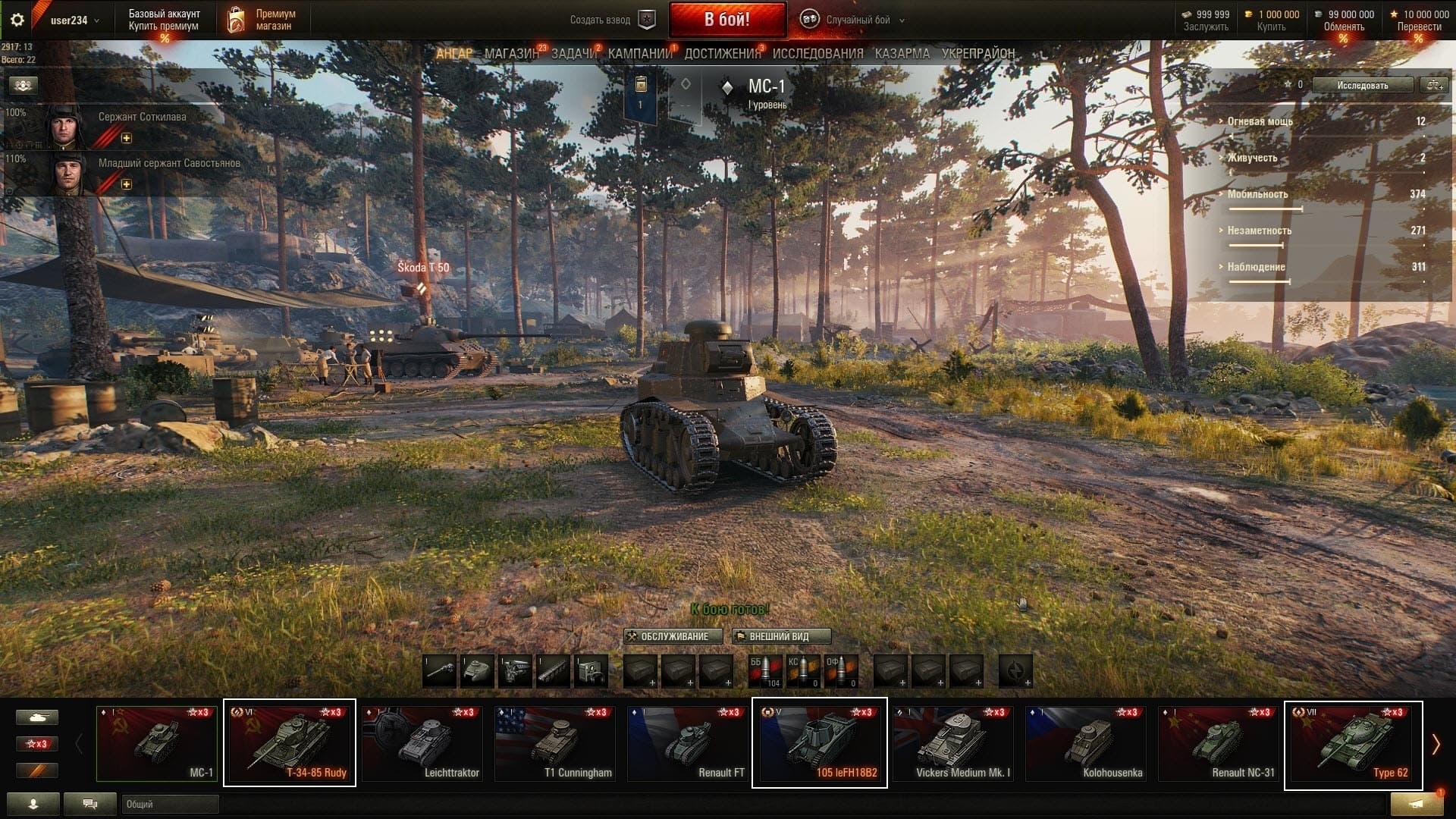Start the battle with В бой! button
The width and height of the screenshot is (1456, 819).
tap(726, 20)
